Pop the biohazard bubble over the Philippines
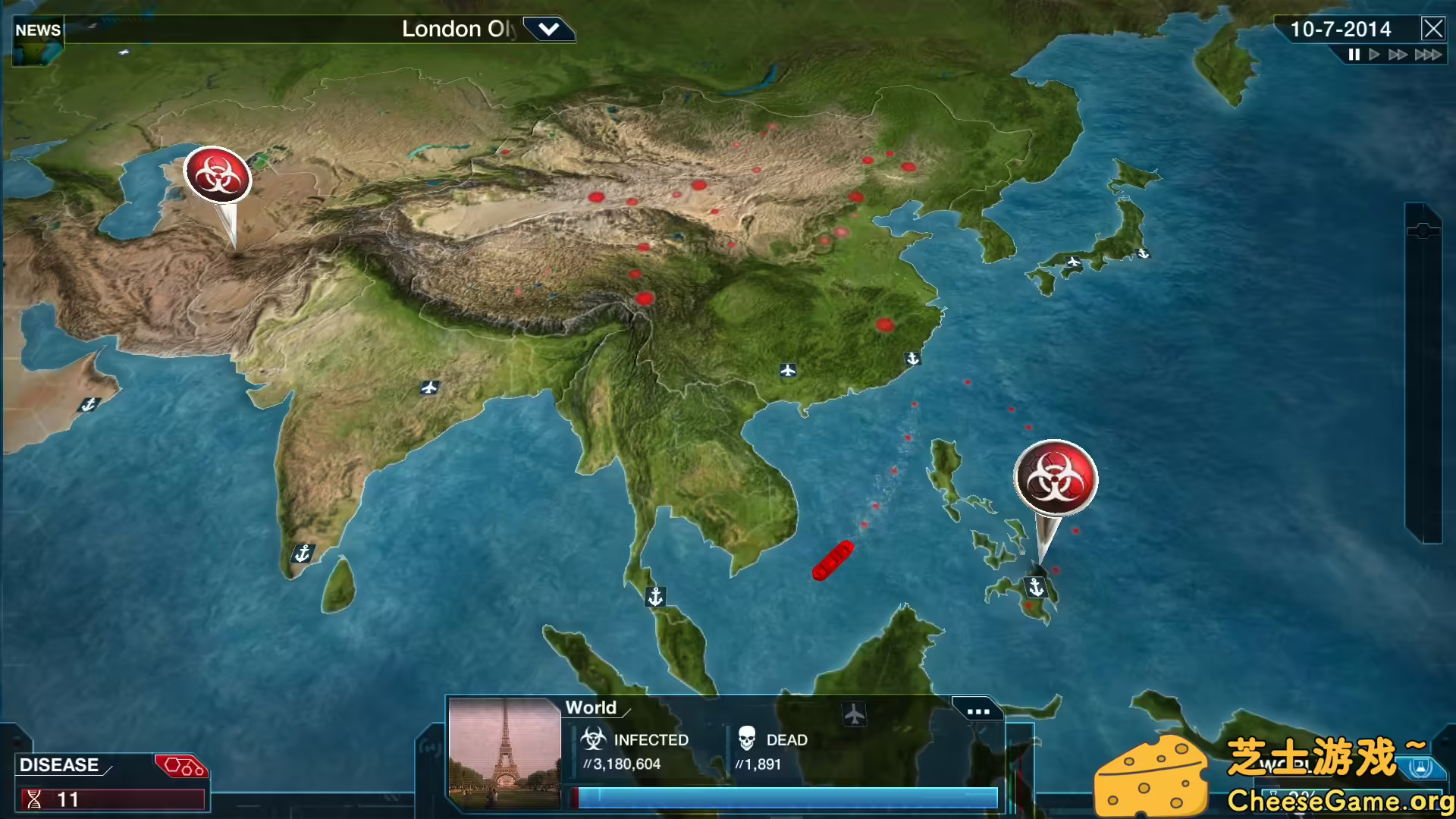The height and width of the screenshot is (819, 1456). (x=1054, y=478)
